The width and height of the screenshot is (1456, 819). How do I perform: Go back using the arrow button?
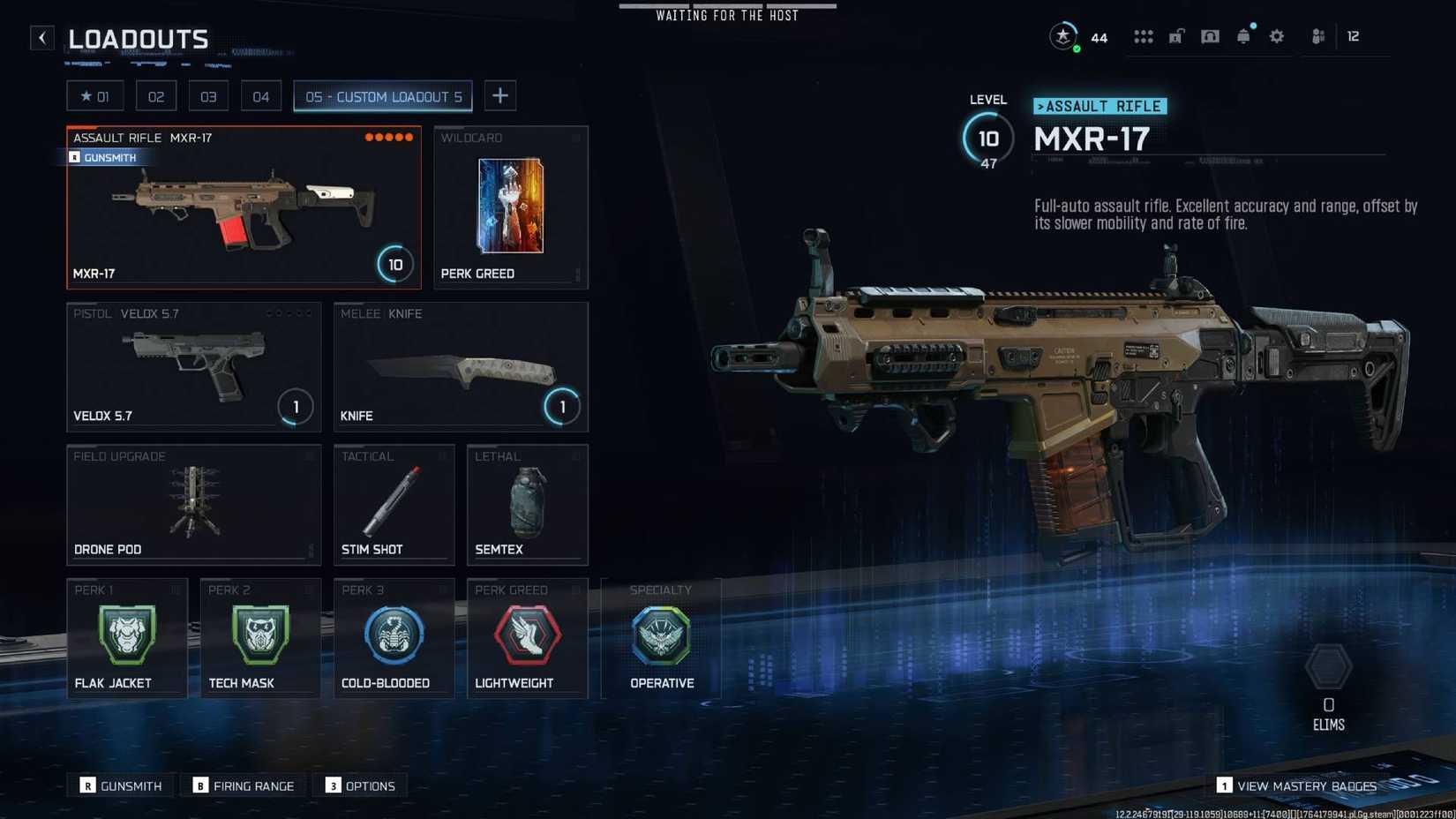coord(41,37)
